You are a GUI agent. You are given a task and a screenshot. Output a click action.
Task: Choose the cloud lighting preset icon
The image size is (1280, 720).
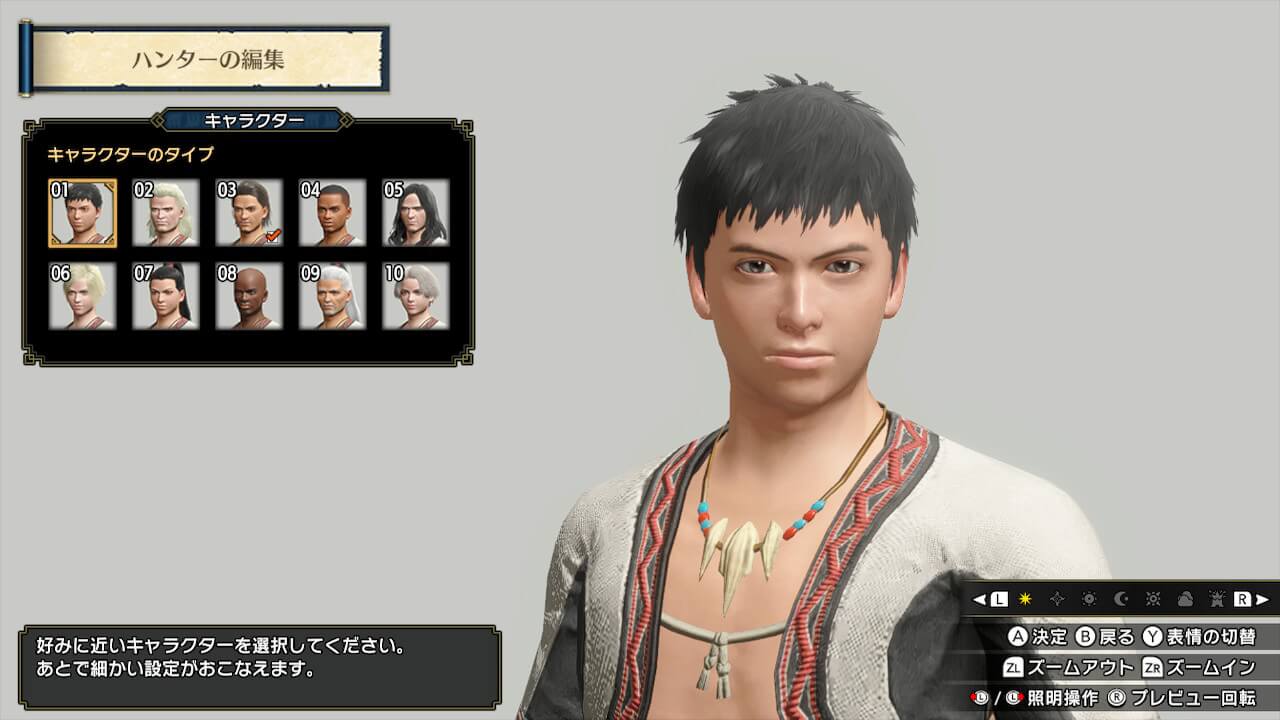(1185, 599)
